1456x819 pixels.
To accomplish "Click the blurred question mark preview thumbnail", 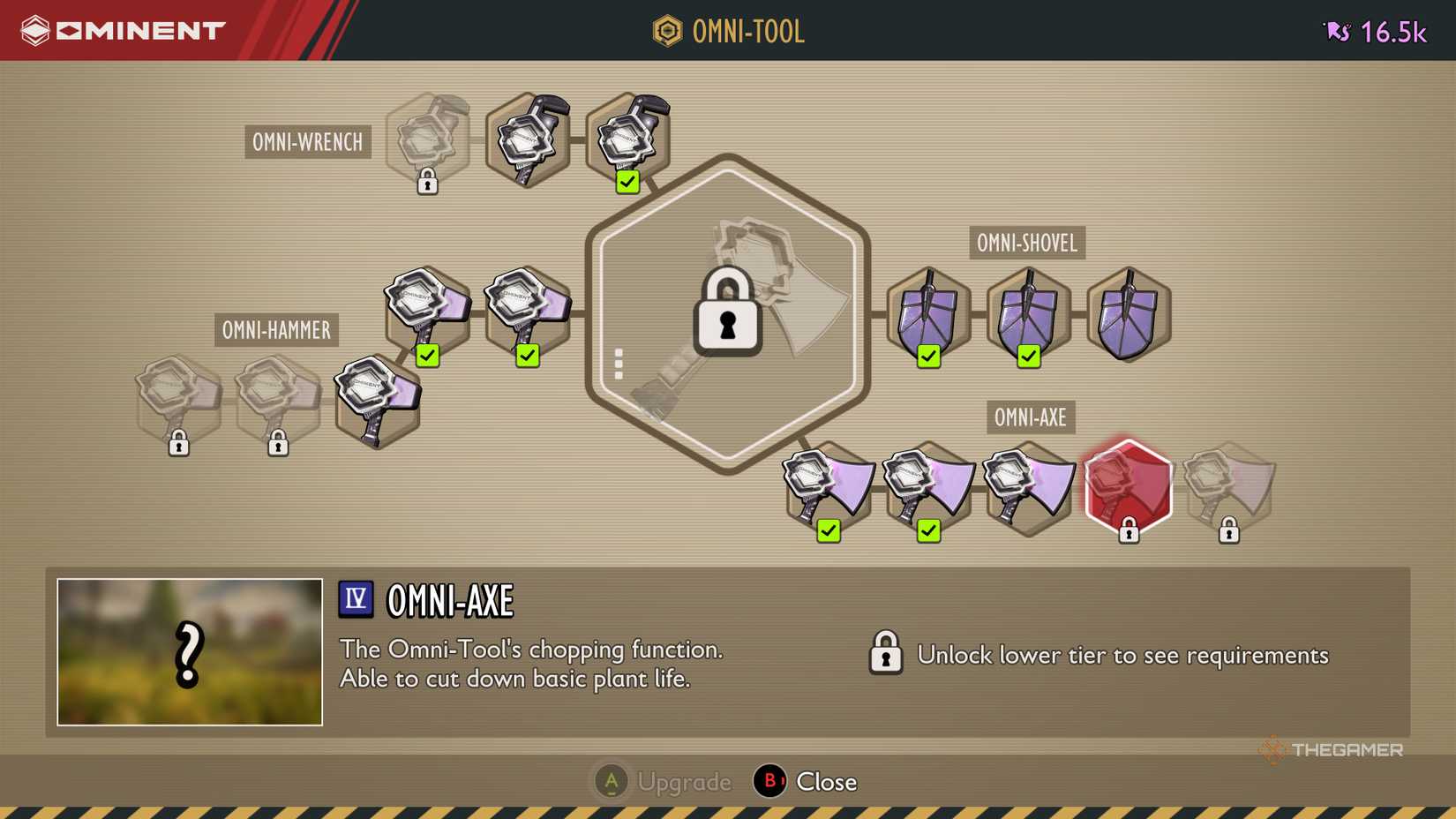I will coord(189,651).
